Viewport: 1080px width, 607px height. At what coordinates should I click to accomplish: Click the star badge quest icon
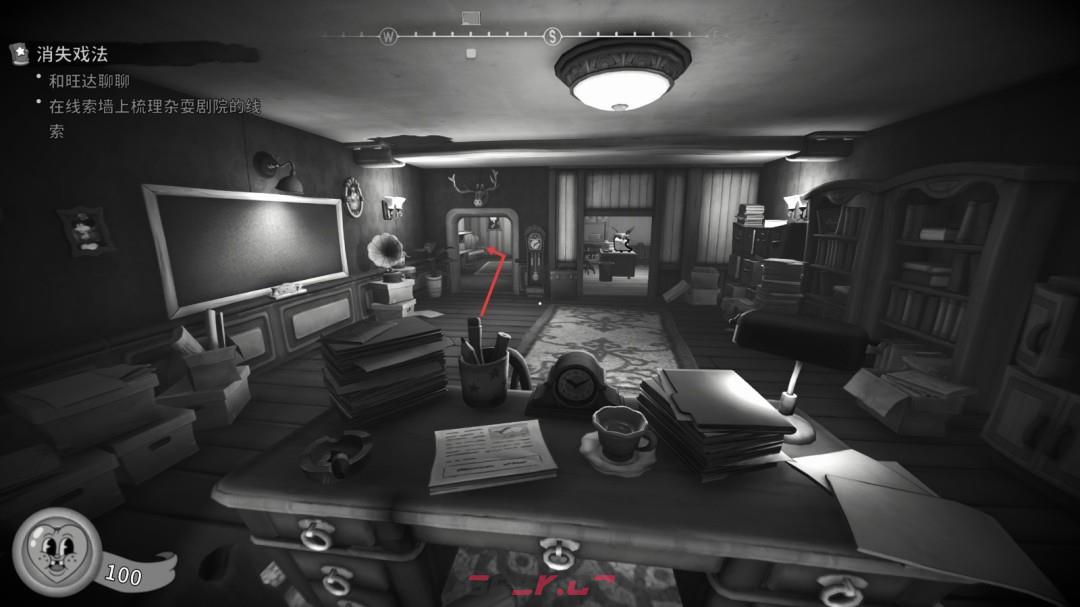pyautogui.click(x=19, y=53)
